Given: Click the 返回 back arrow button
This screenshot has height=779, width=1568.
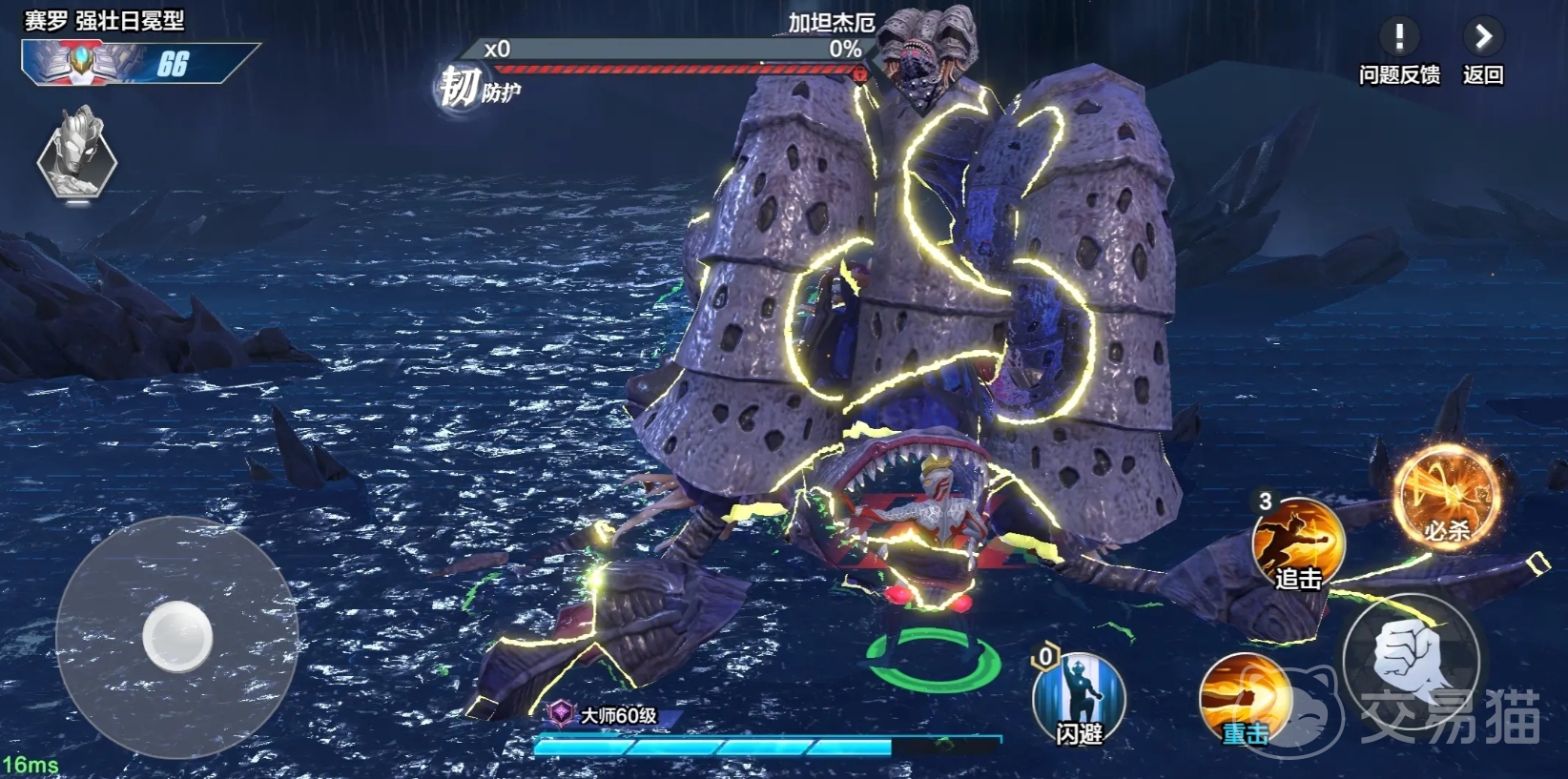Looking at the screenshot, I should 1482,39.
